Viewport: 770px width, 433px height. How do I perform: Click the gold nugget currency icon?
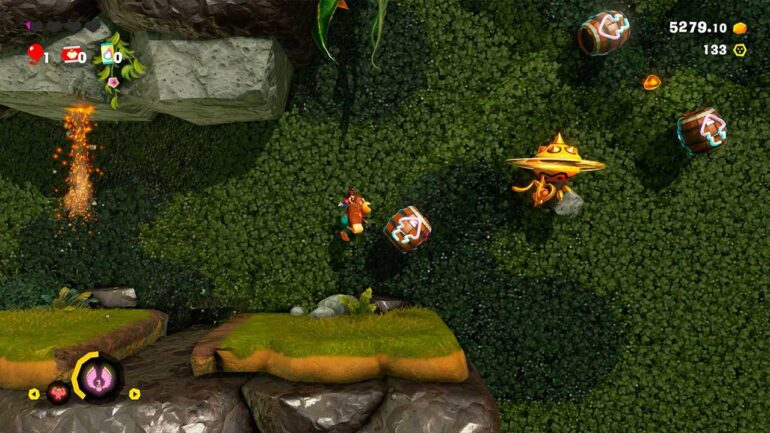(741, 28)
